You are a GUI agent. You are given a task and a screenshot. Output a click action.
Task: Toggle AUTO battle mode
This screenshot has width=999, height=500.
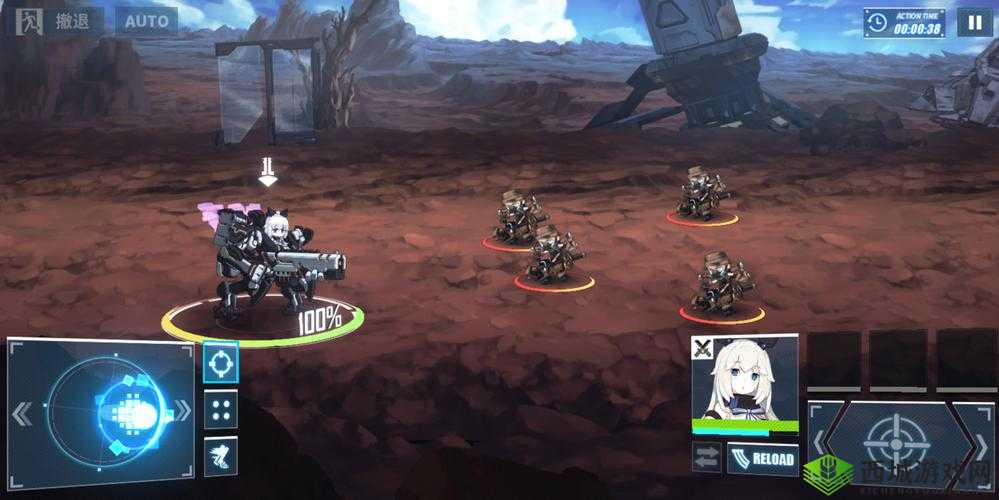(x=145, y=21)
